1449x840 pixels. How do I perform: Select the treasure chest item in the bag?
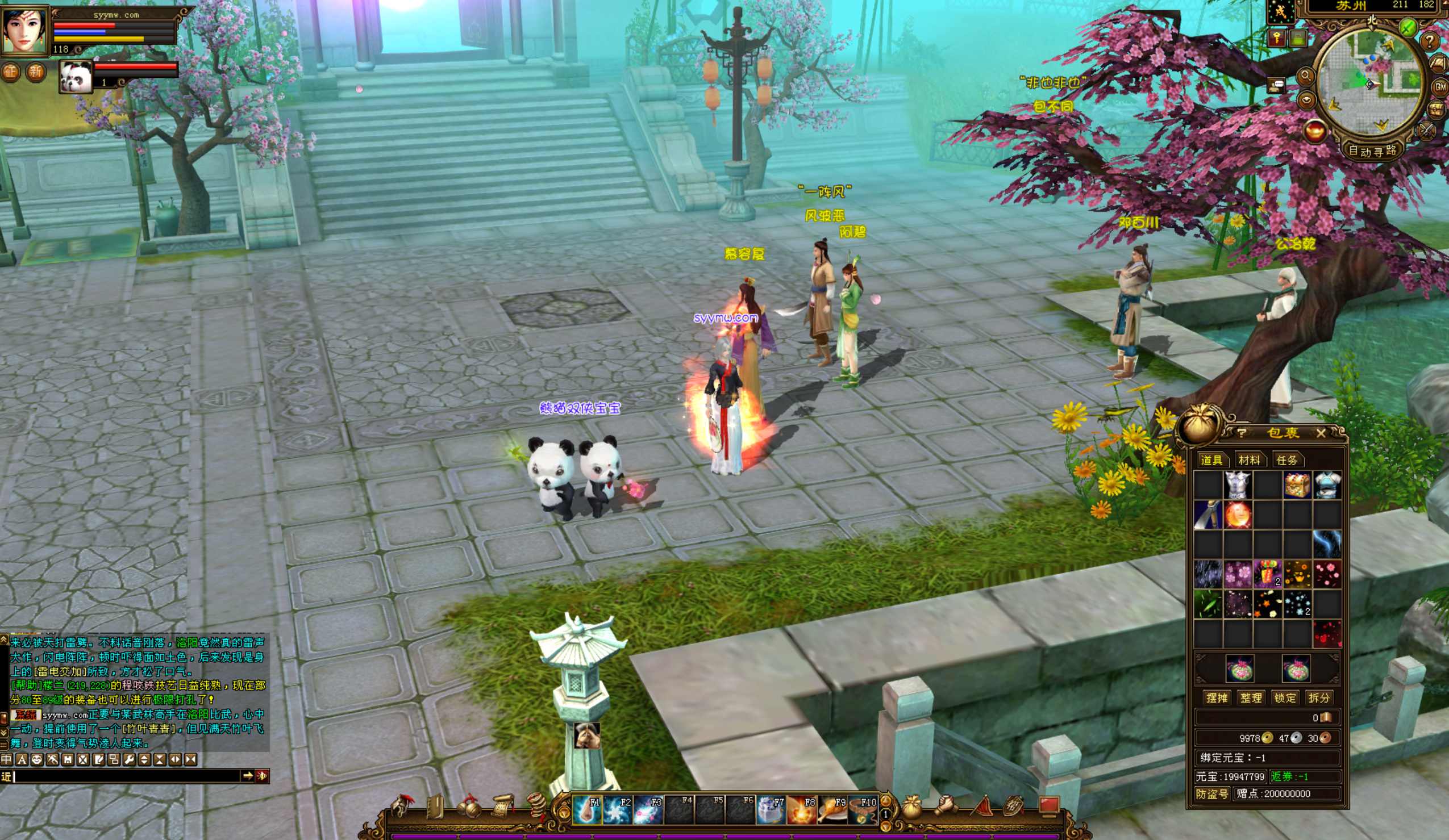(x=1297, y=486)
